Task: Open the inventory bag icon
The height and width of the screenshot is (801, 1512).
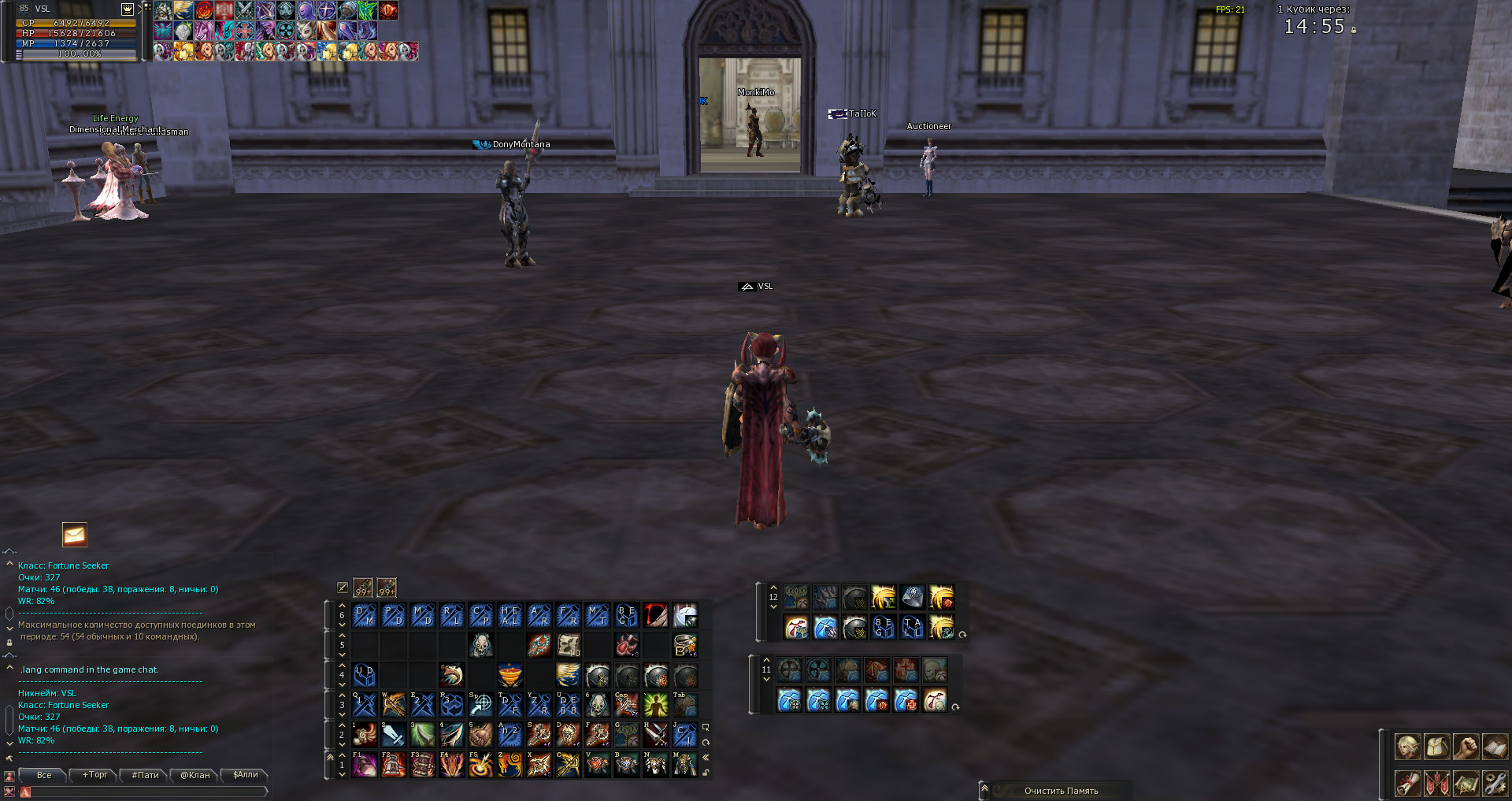Action: point(1436,746)
